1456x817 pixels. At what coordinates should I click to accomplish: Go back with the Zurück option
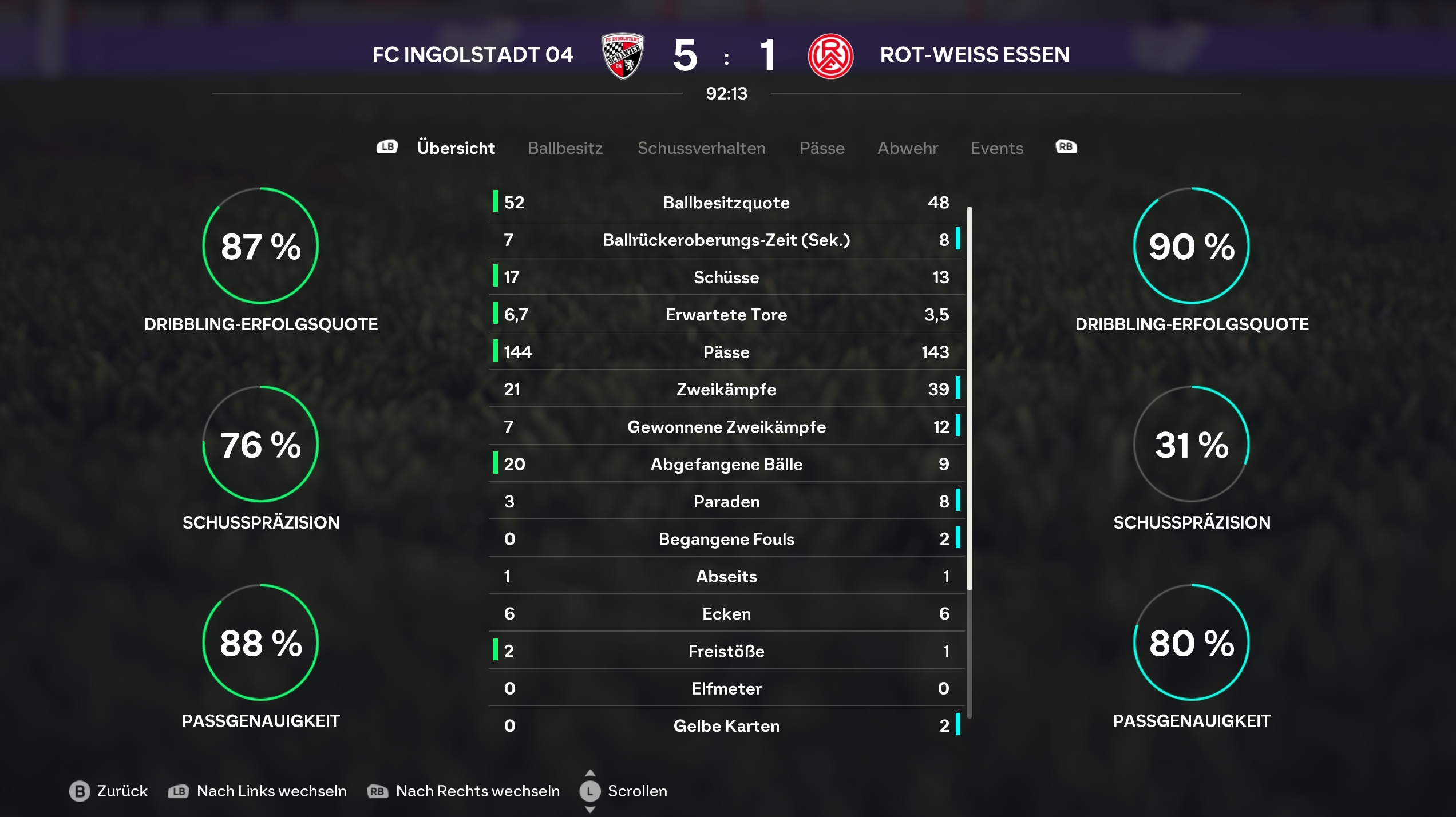point(109,791)
